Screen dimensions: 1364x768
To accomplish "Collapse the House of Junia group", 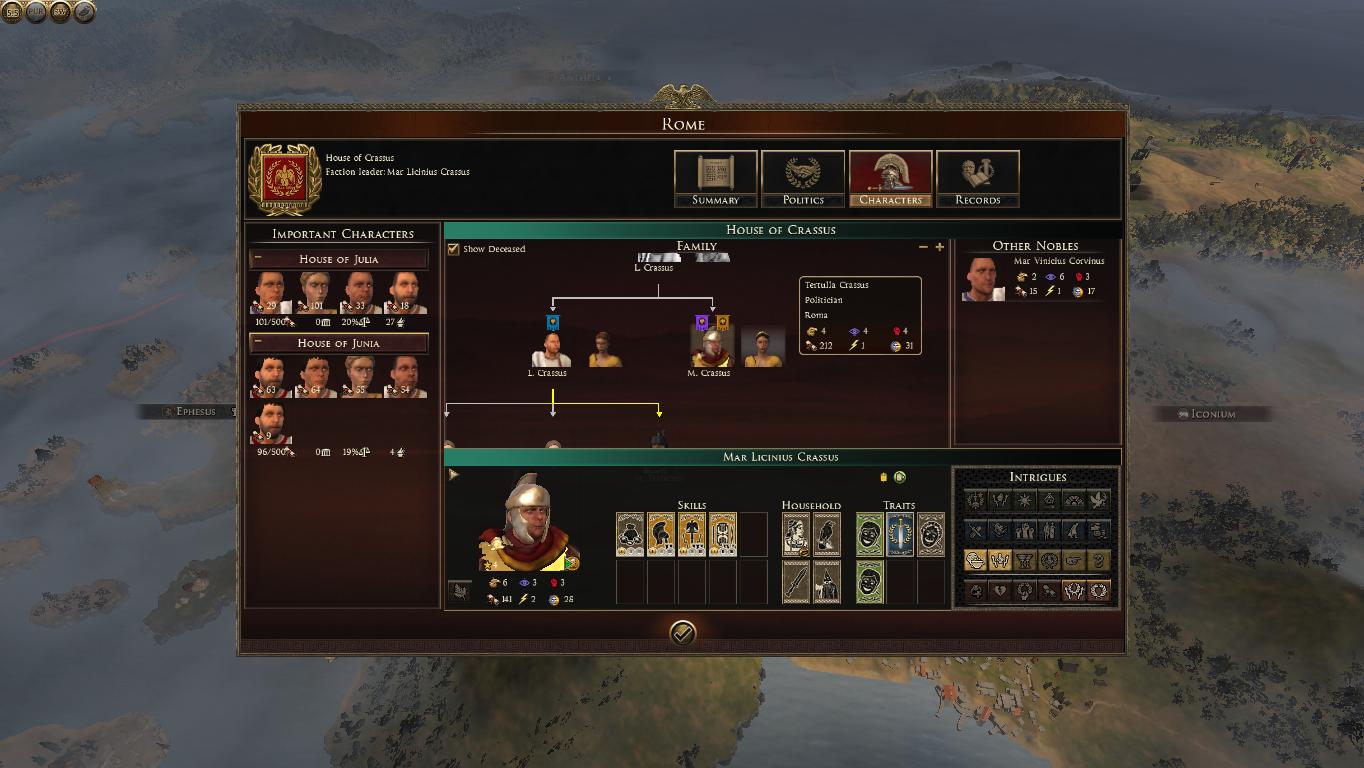I will coord(258,343).
